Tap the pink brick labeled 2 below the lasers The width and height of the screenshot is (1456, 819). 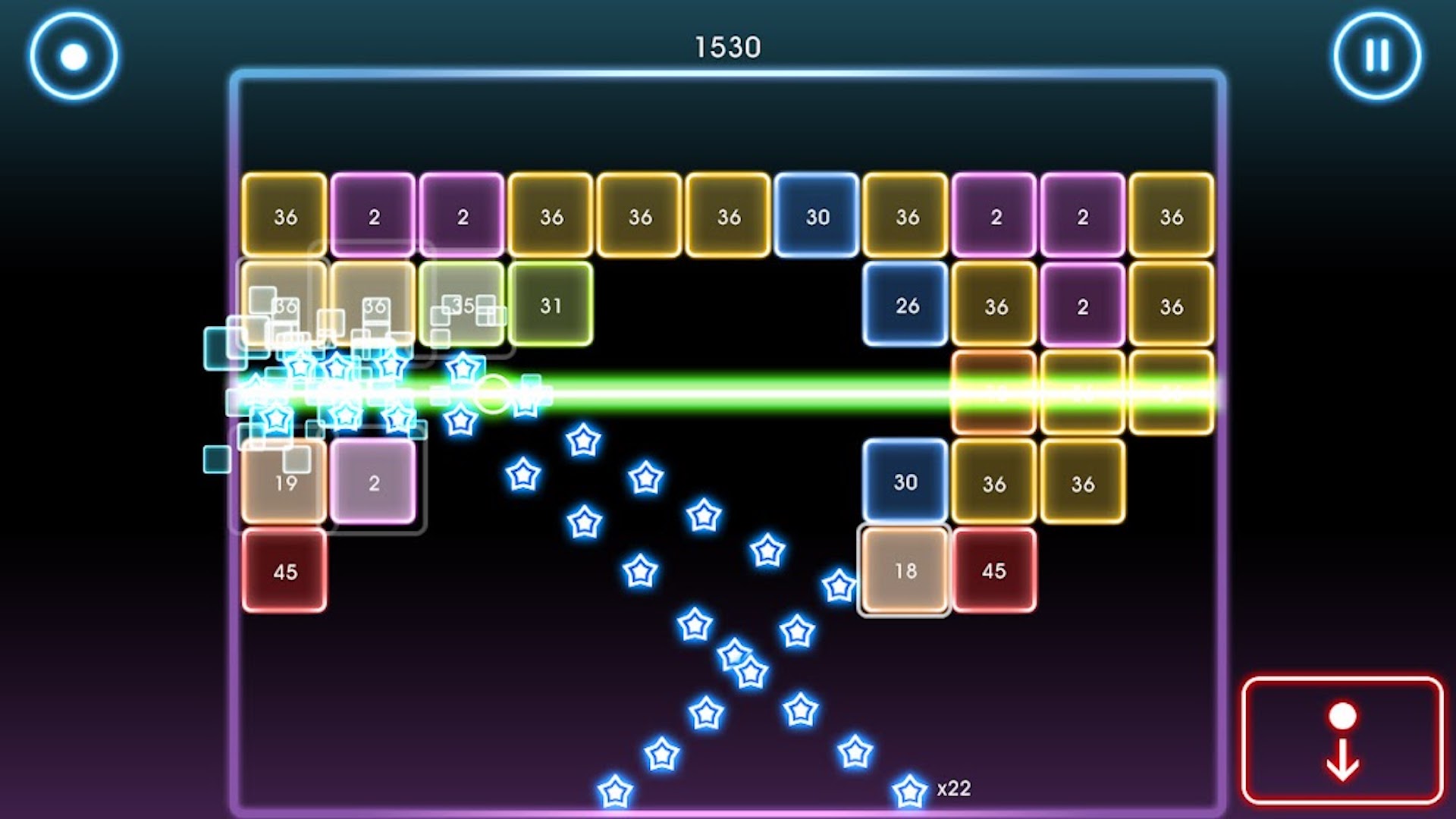[x=374, y=482]
